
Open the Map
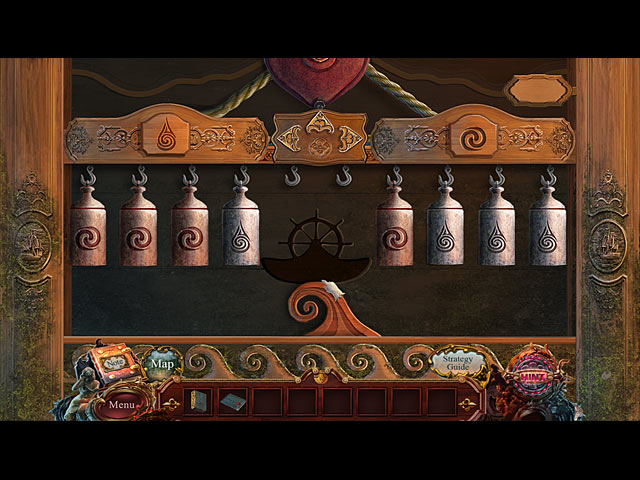pyautogui.click(x=161, y=364)
